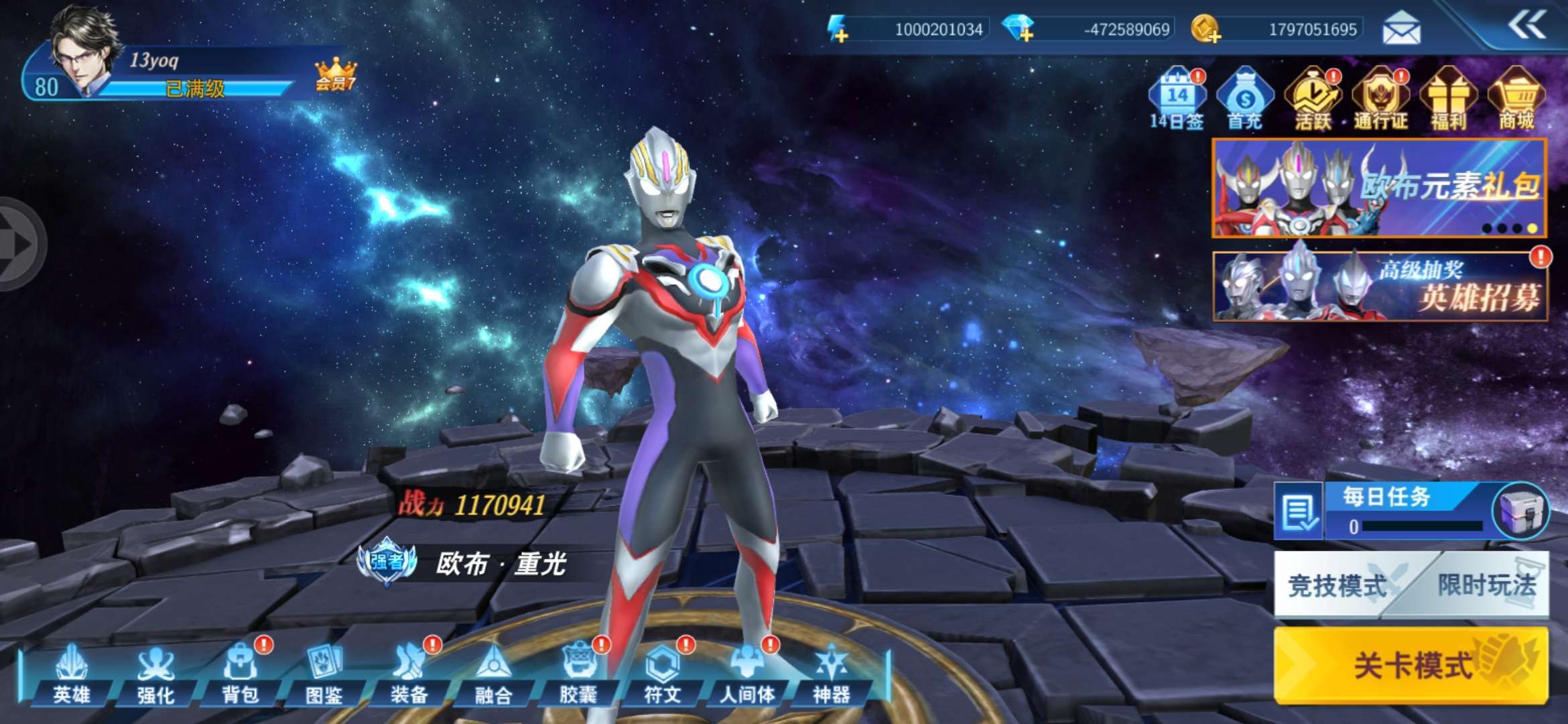Screen dimensions: 1568x724
Task: Open the 融合 fusion menu
Action: click(x=493, y=675)
